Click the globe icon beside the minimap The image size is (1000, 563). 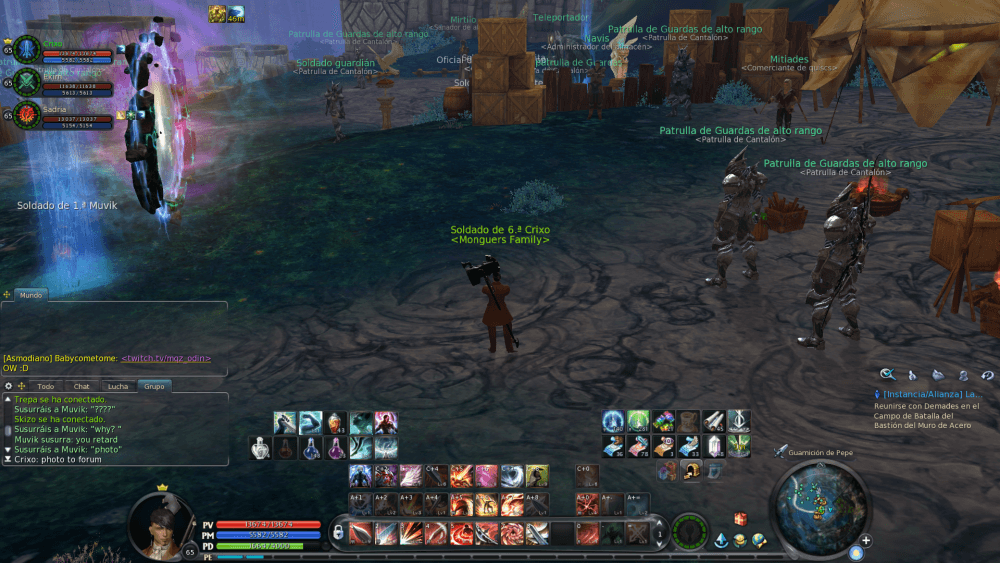tap(759, 541)
